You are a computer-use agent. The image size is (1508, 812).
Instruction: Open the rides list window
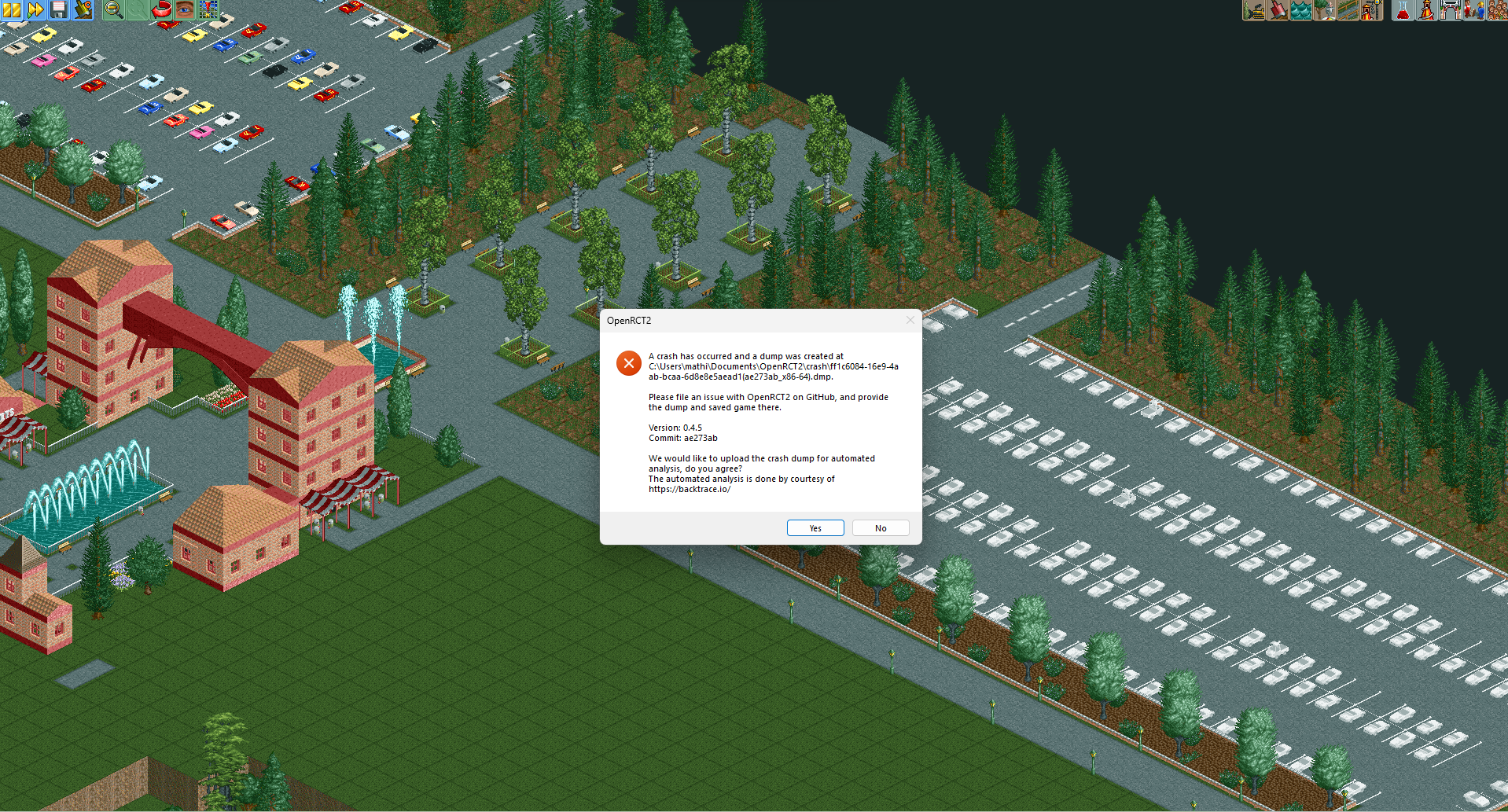pos(1426,10)
